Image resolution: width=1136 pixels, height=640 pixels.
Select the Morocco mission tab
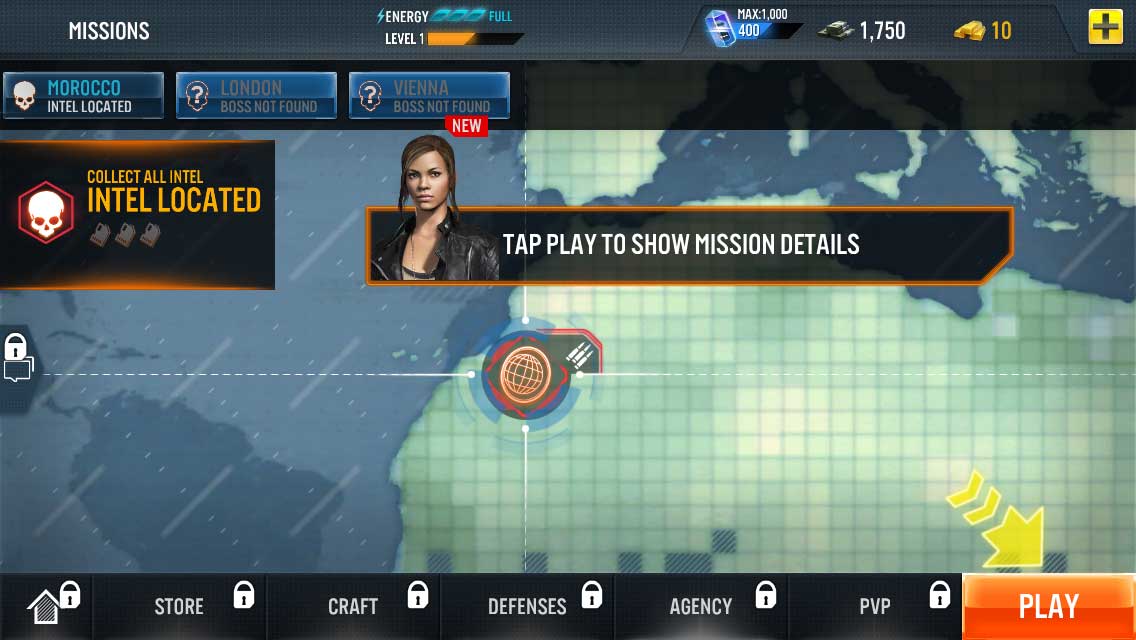pyautogui.click(x=84, y=96)
